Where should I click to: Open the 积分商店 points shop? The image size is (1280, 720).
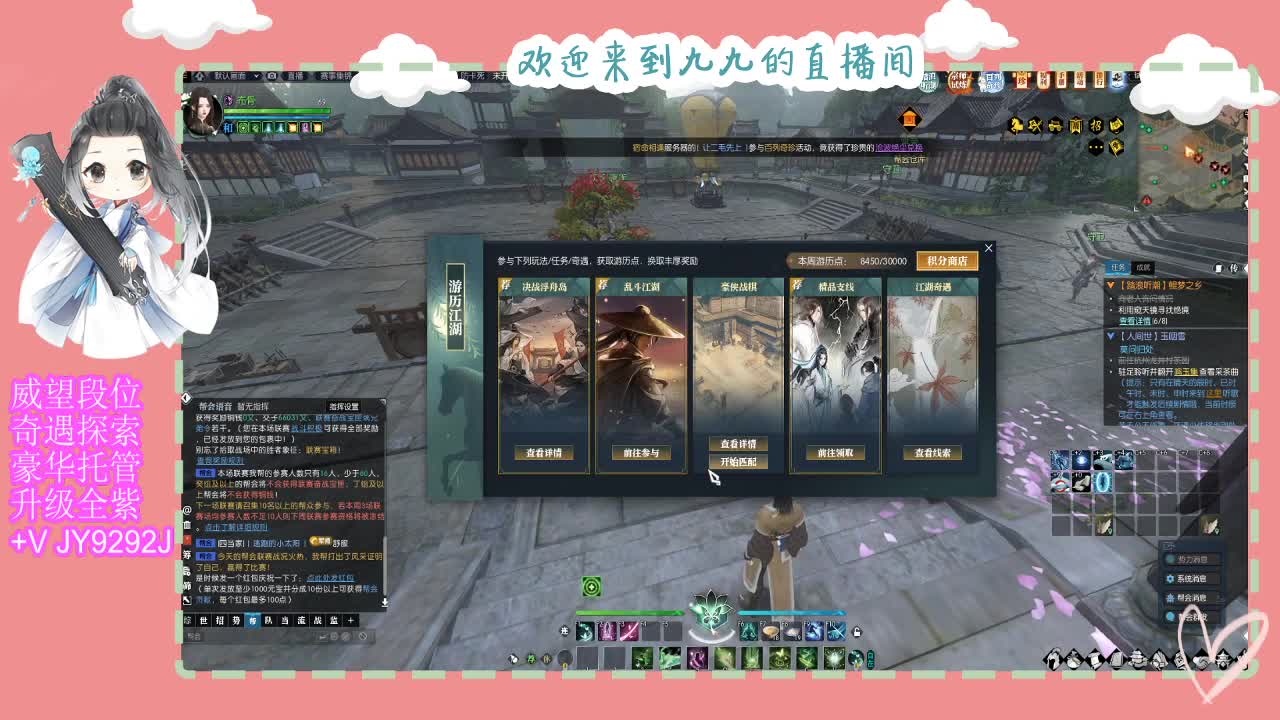945,260
